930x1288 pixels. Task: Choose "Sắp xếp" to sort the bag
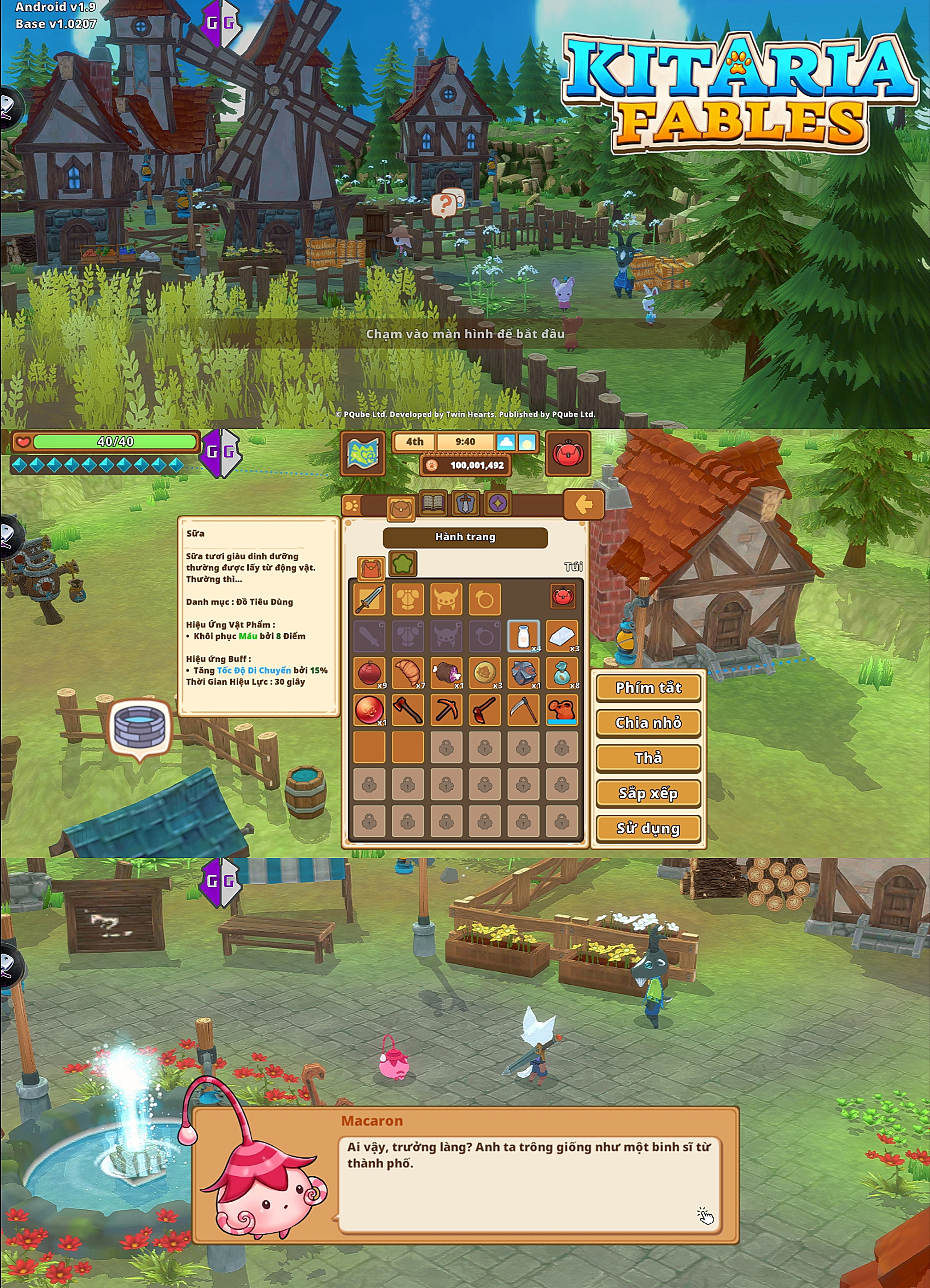[x=648, y=793]
